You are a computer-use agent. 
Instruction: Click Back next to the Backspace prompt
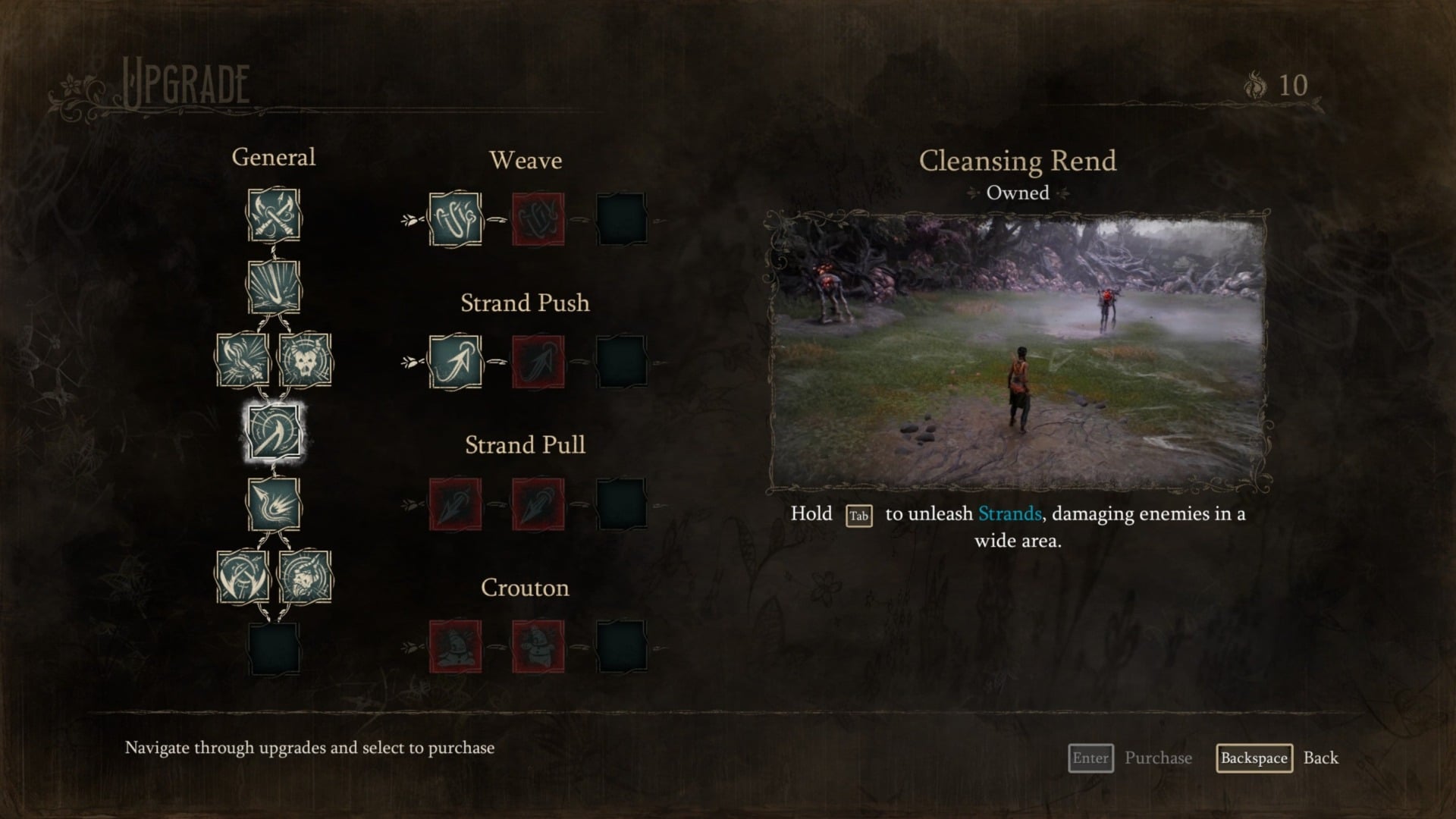click(x=1323, y=758)
